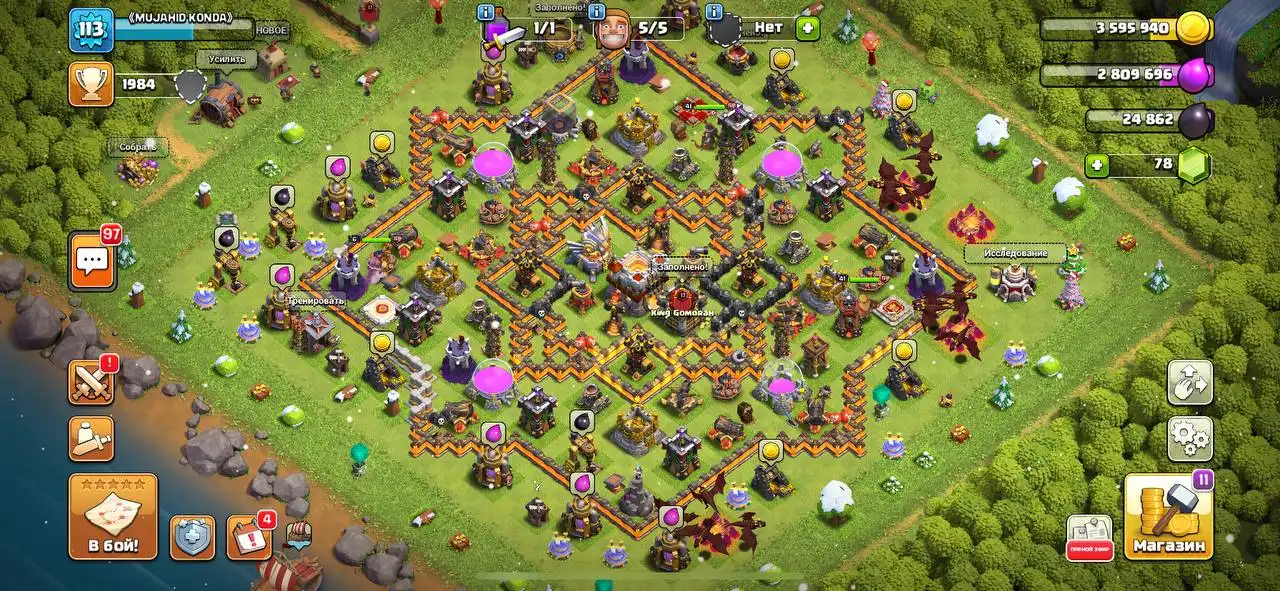
Task: Open the village layout editor hand icon
Action: tap(1190, 382)
